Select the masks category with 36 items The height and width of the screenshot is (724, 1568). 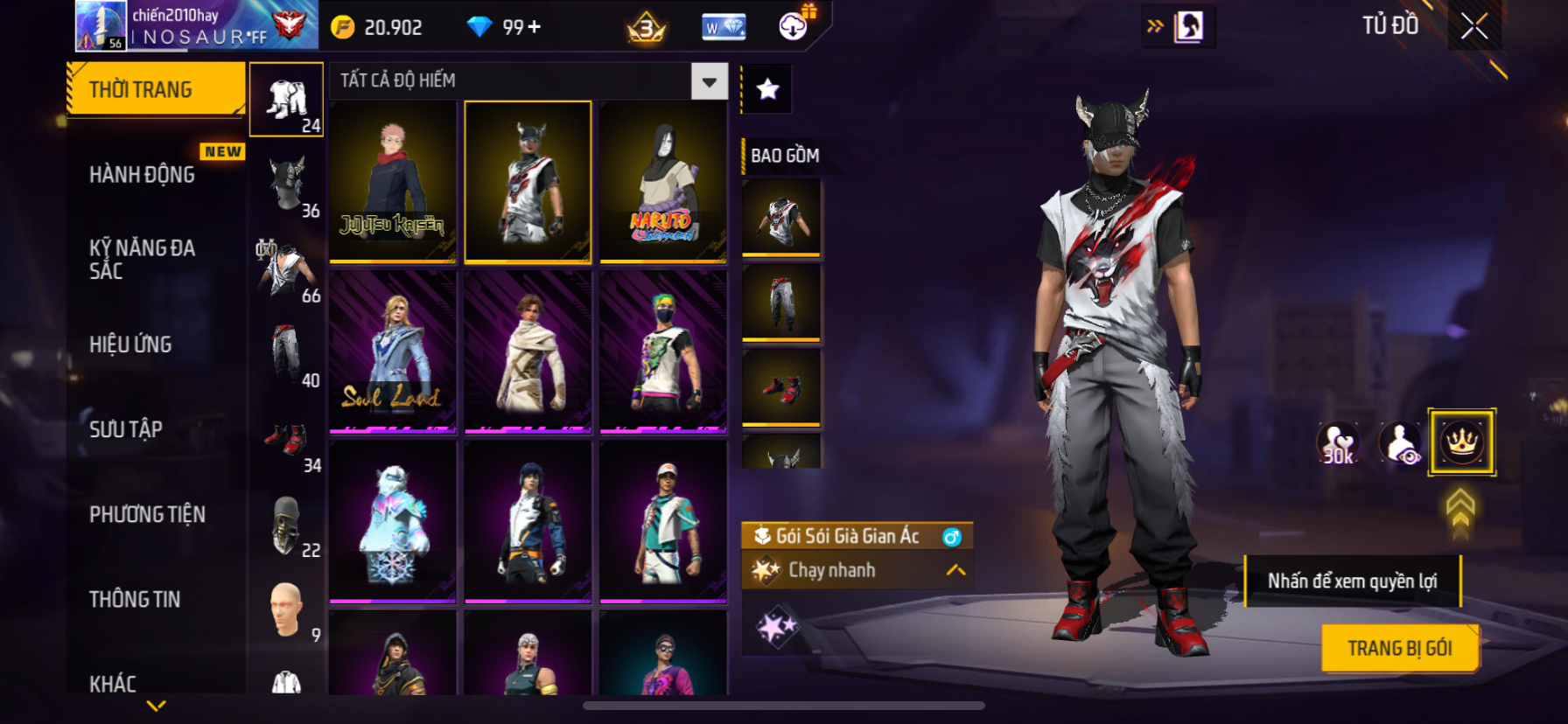click(x=287, y=184)
